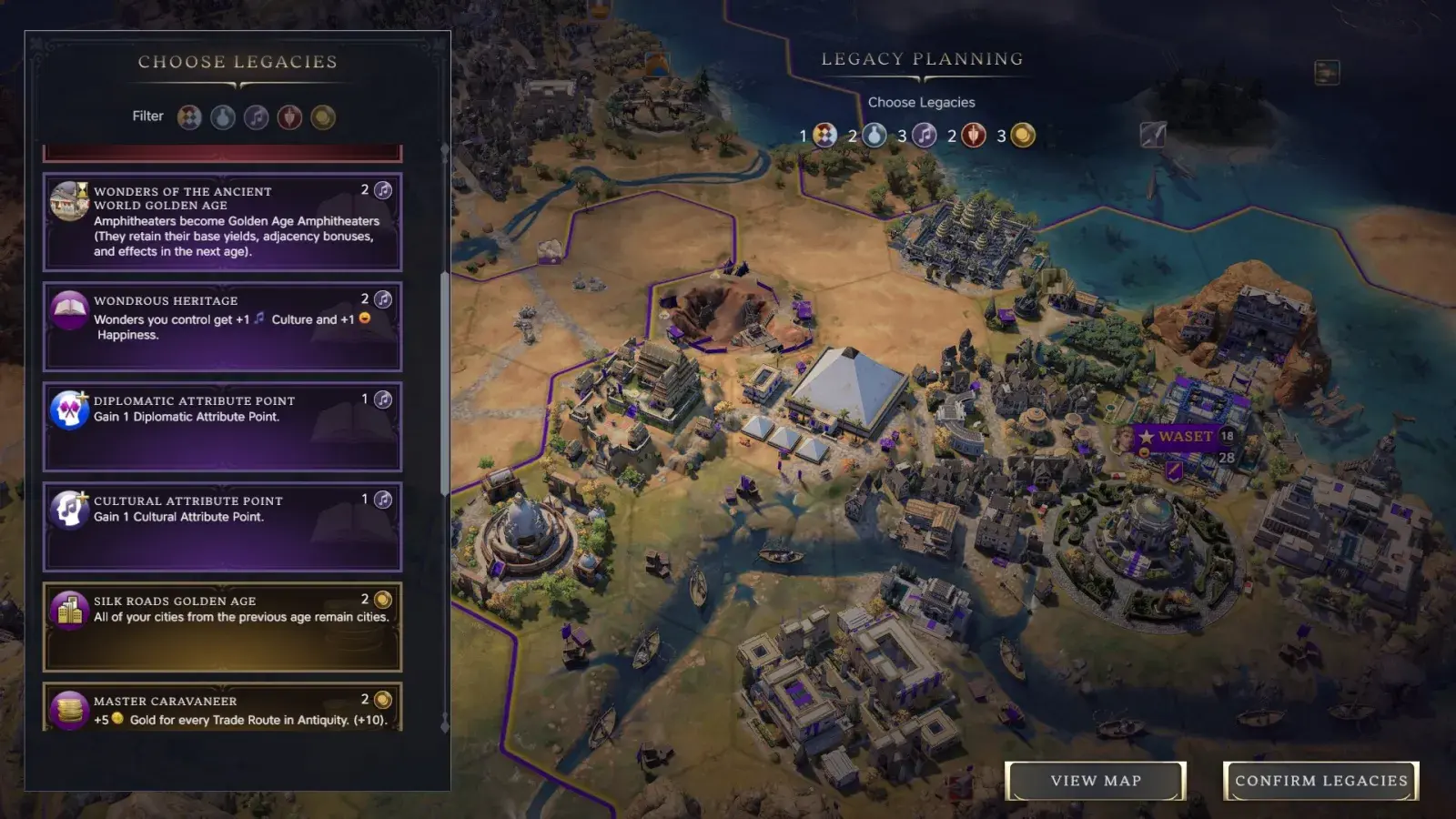The image size is (1456, 819).
Task: Filter legacies by the military sword icon
Action: tap(289, 116)
